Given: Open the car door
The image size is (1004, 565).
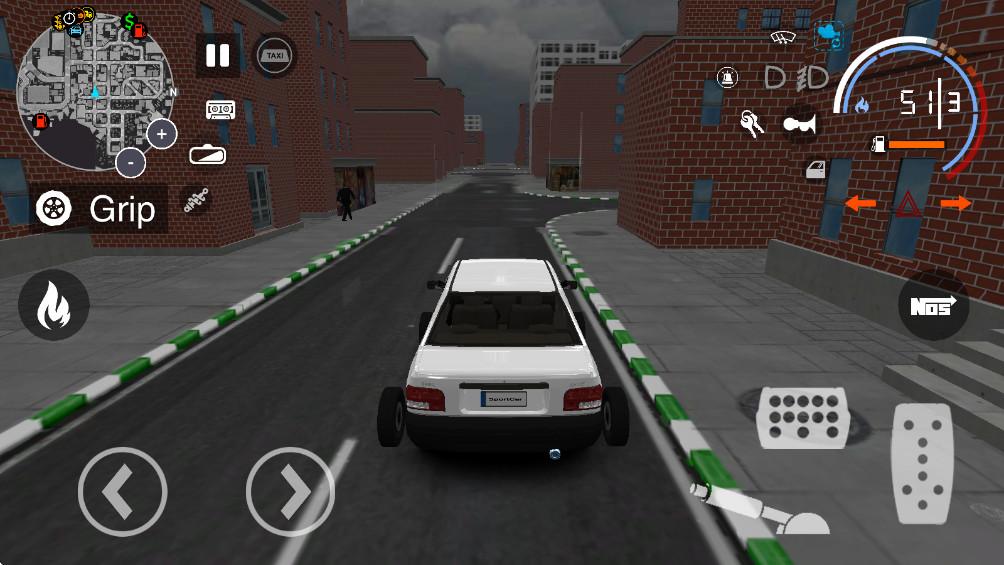Looking at the screenshot, I should pos(817,169).
